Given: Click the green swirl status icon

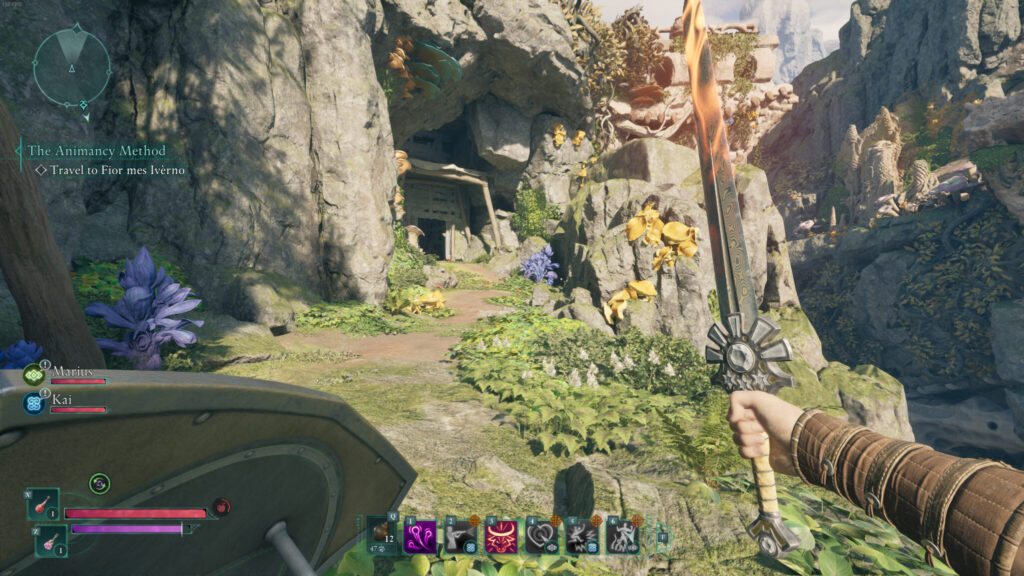Looking at the screenshot, I should (x=99, y=484).
